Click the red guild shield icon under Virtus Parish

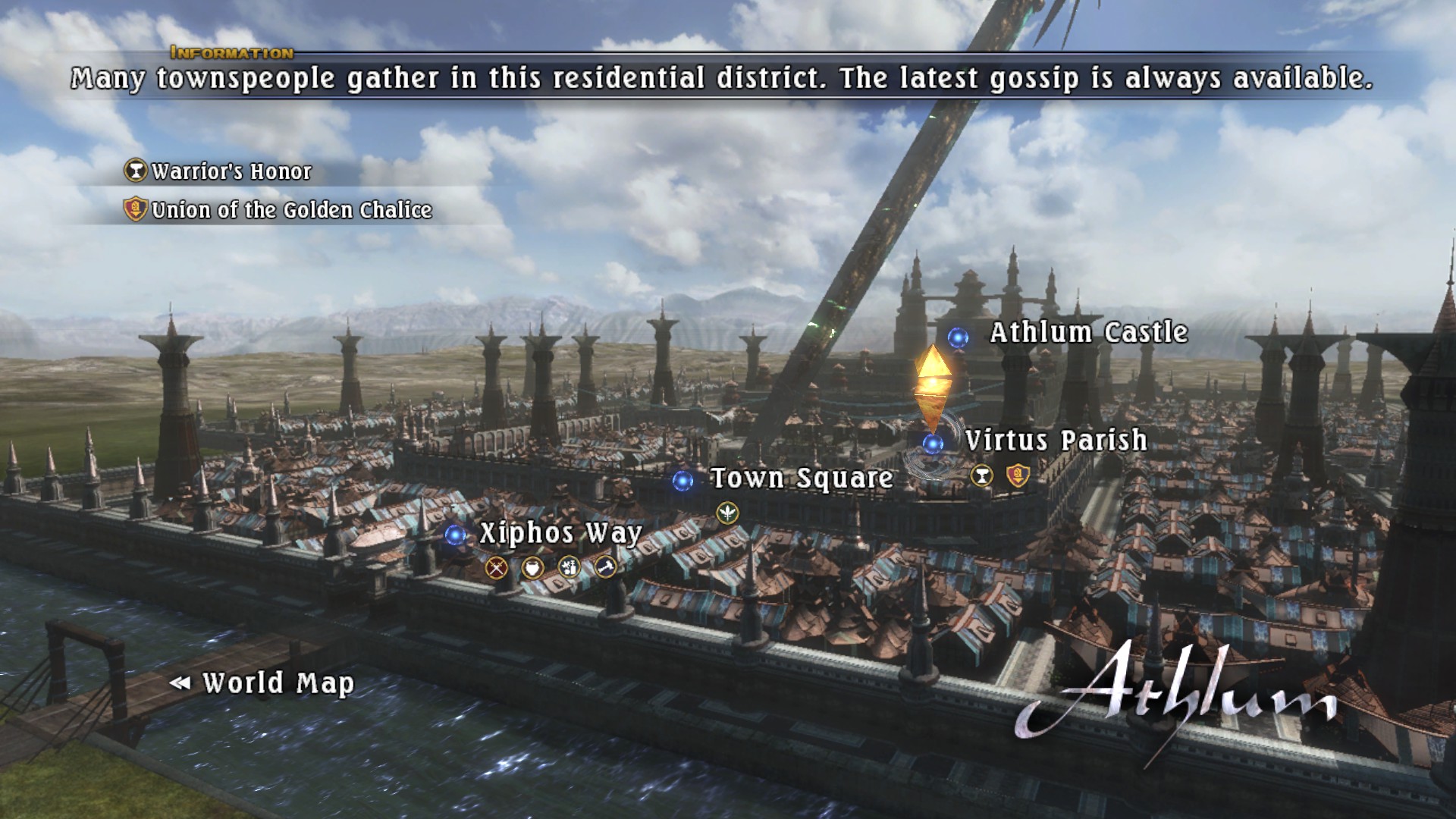(x=1018, y=476)
